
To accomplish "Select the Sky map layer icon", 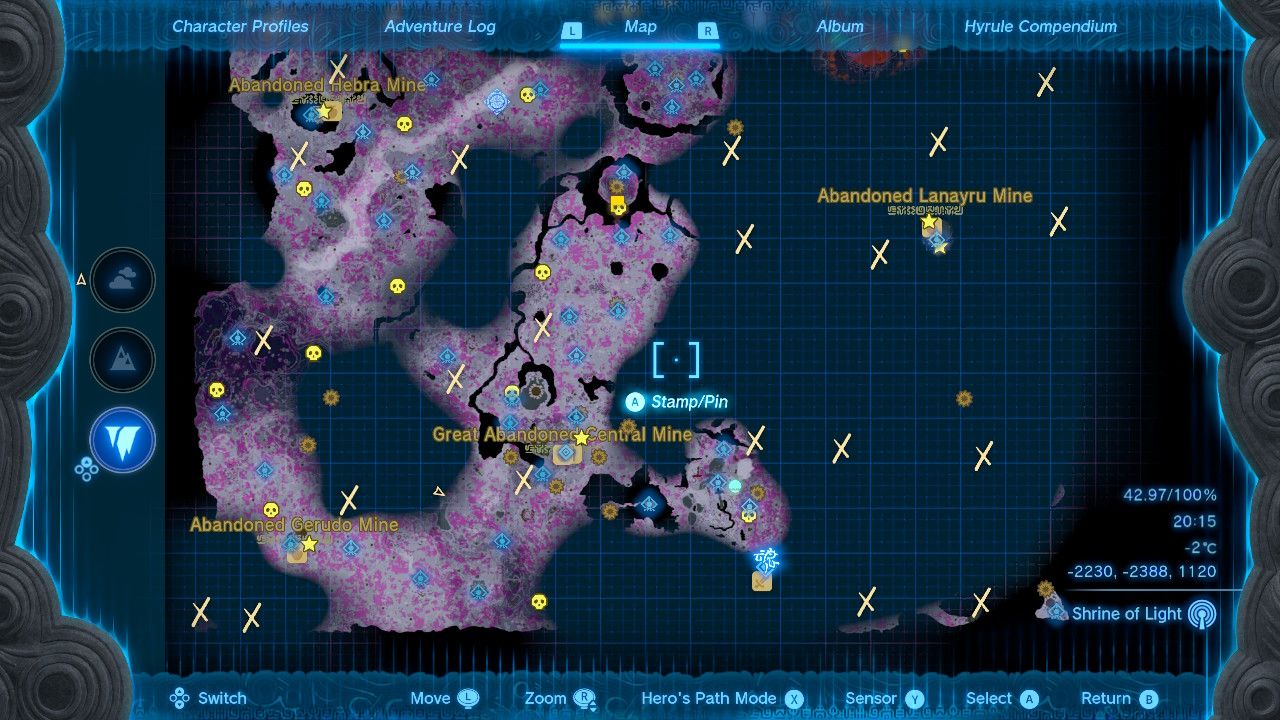I will pyautogui.click(x=122, y=281).
